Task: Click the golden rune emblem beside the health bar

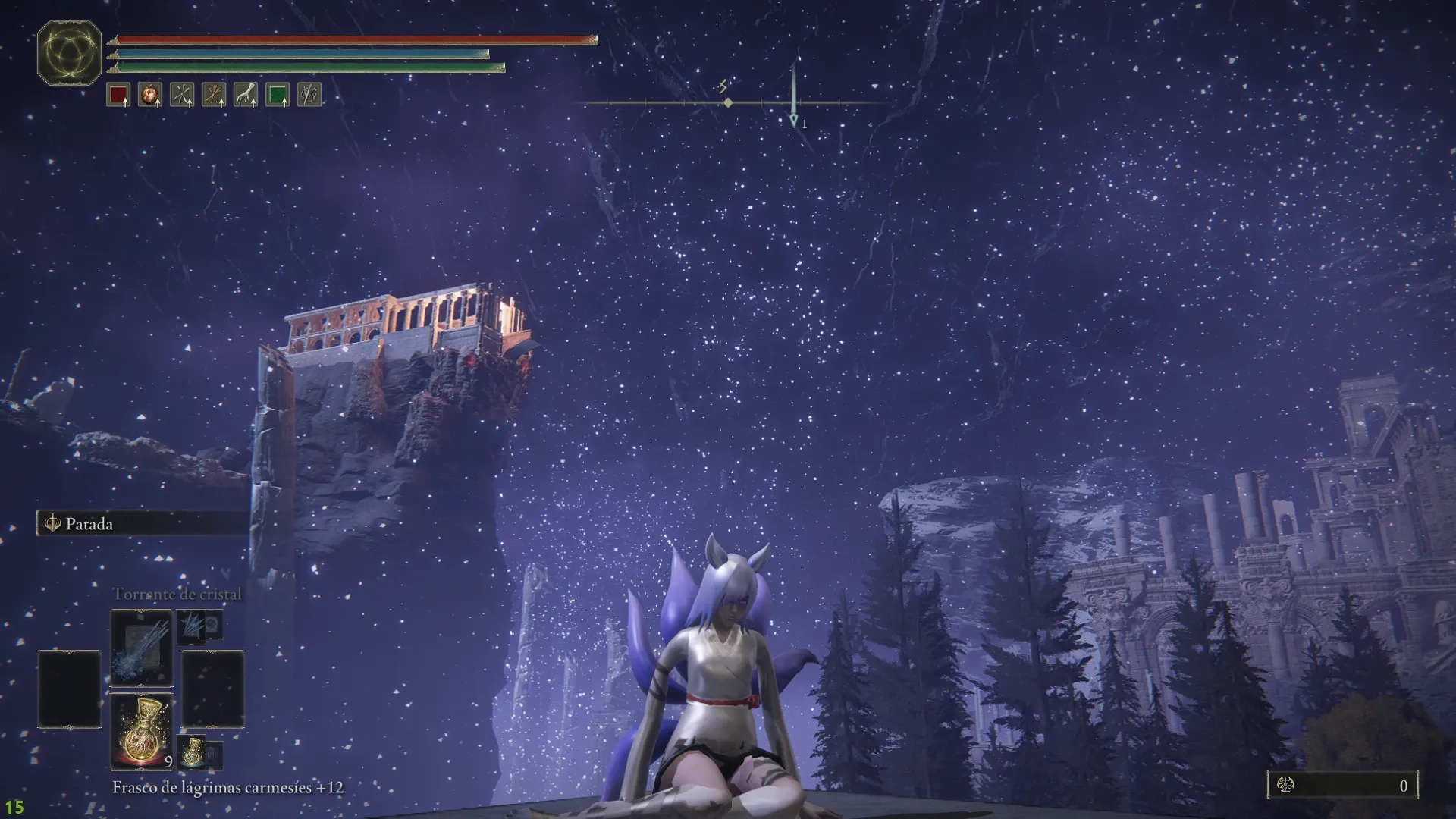Action: tap(69, 52)
